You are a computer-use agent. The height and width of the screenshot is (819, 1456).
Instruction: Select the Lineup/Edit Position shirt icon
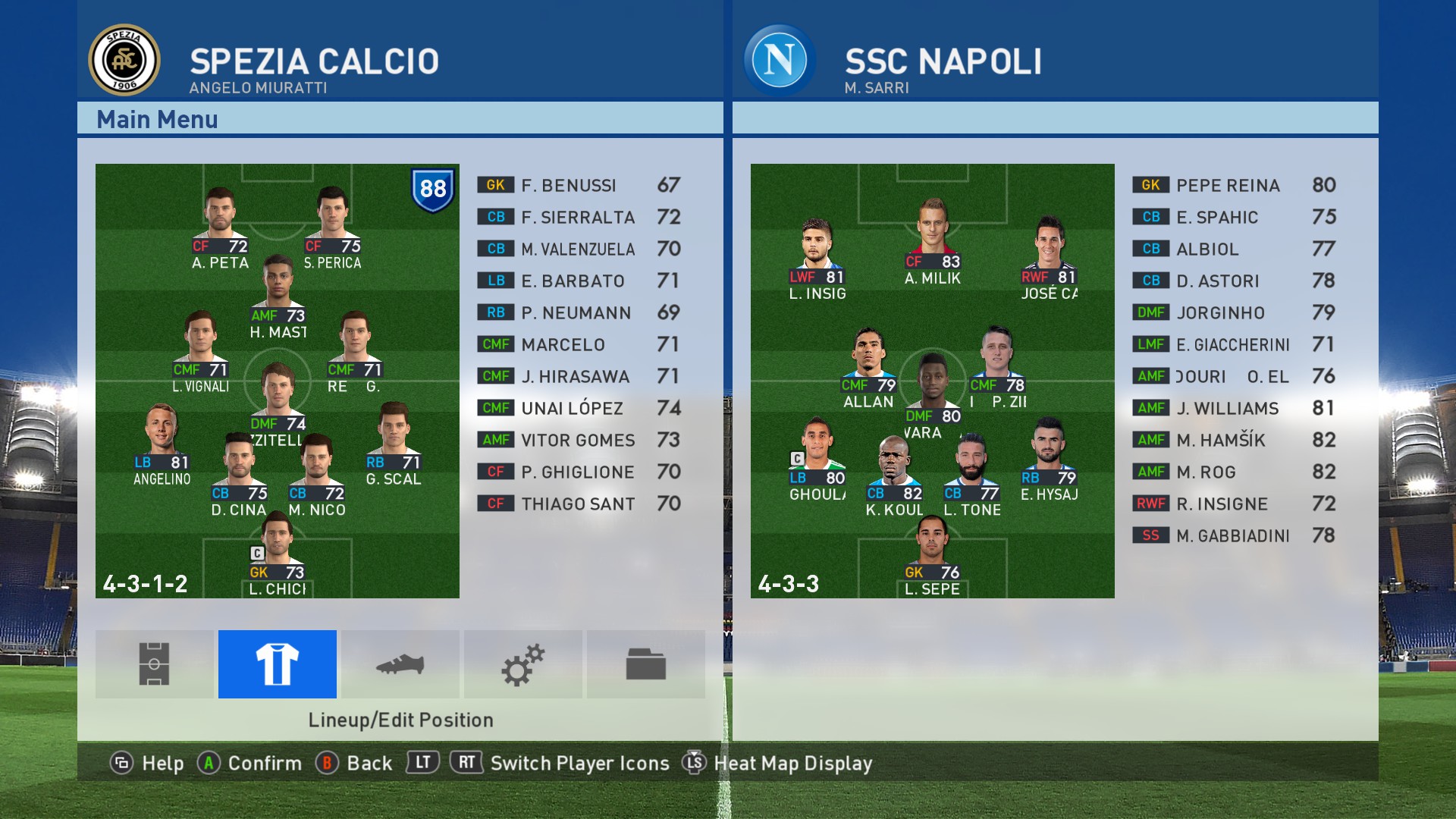tap(278, 664)
